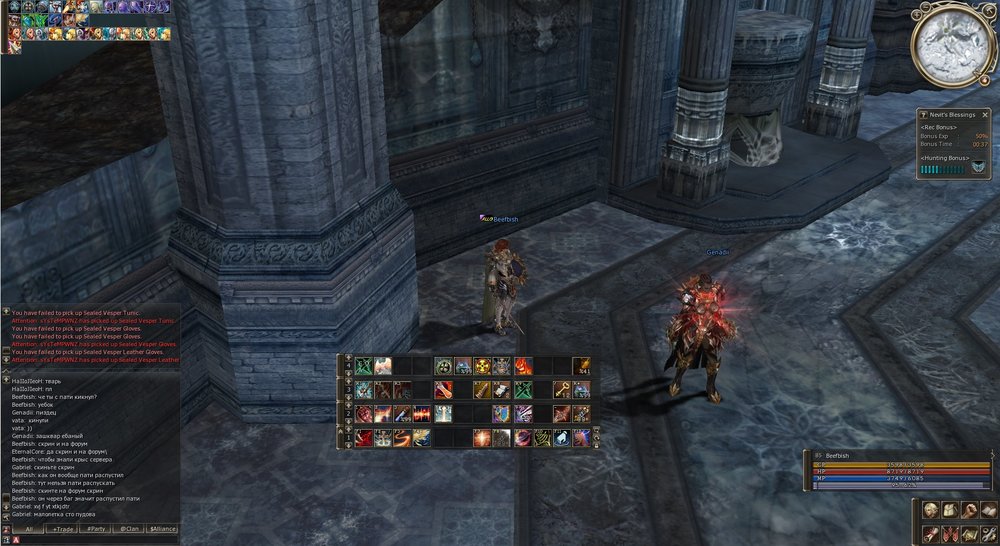Open the world map parchment icon
This screenshot has width=1000, height=546.
coord(970,533)
